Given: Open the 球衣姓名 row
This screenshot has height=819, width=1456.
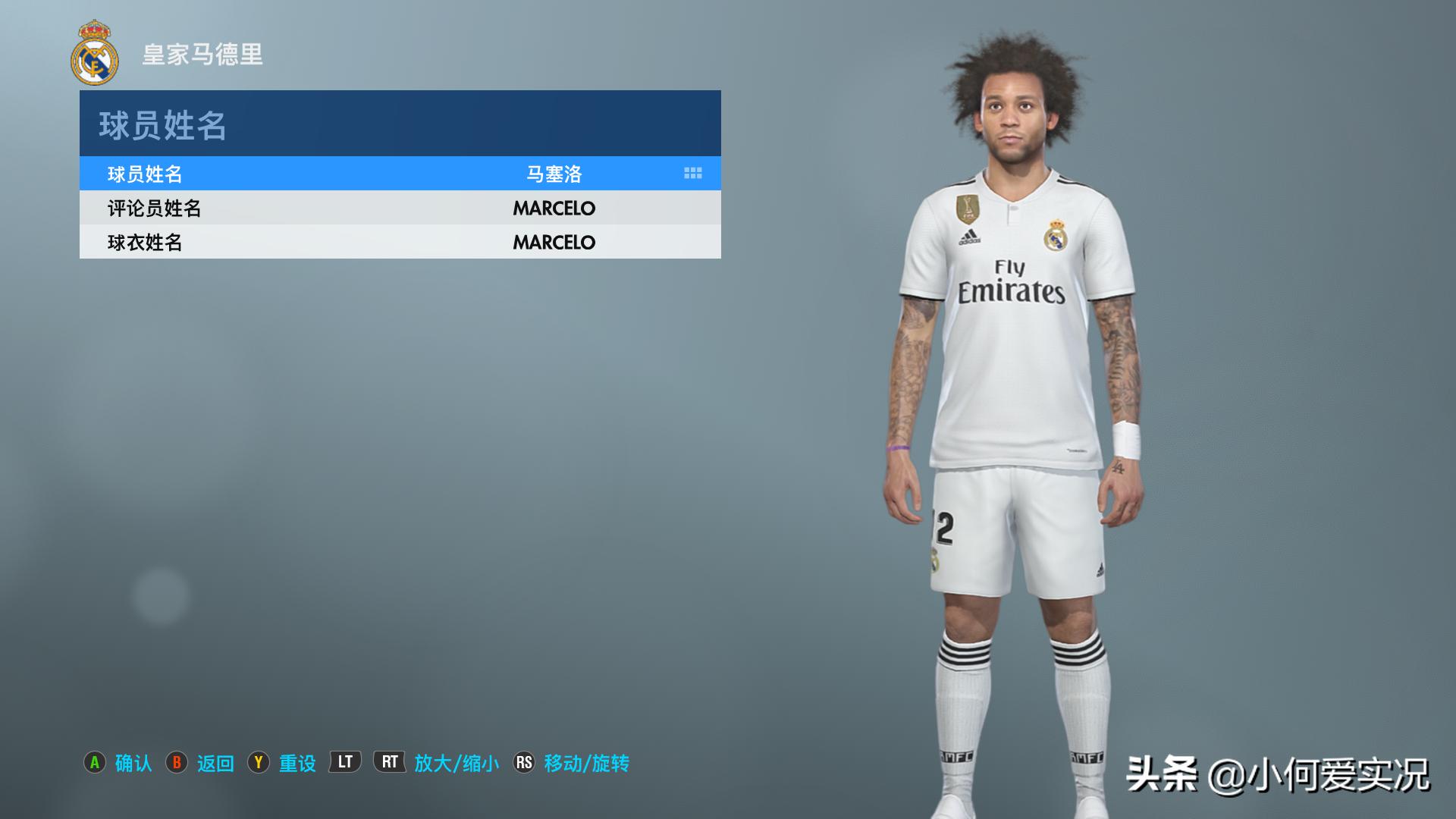Looking at the screenshot, I should [x=400, y=242].
